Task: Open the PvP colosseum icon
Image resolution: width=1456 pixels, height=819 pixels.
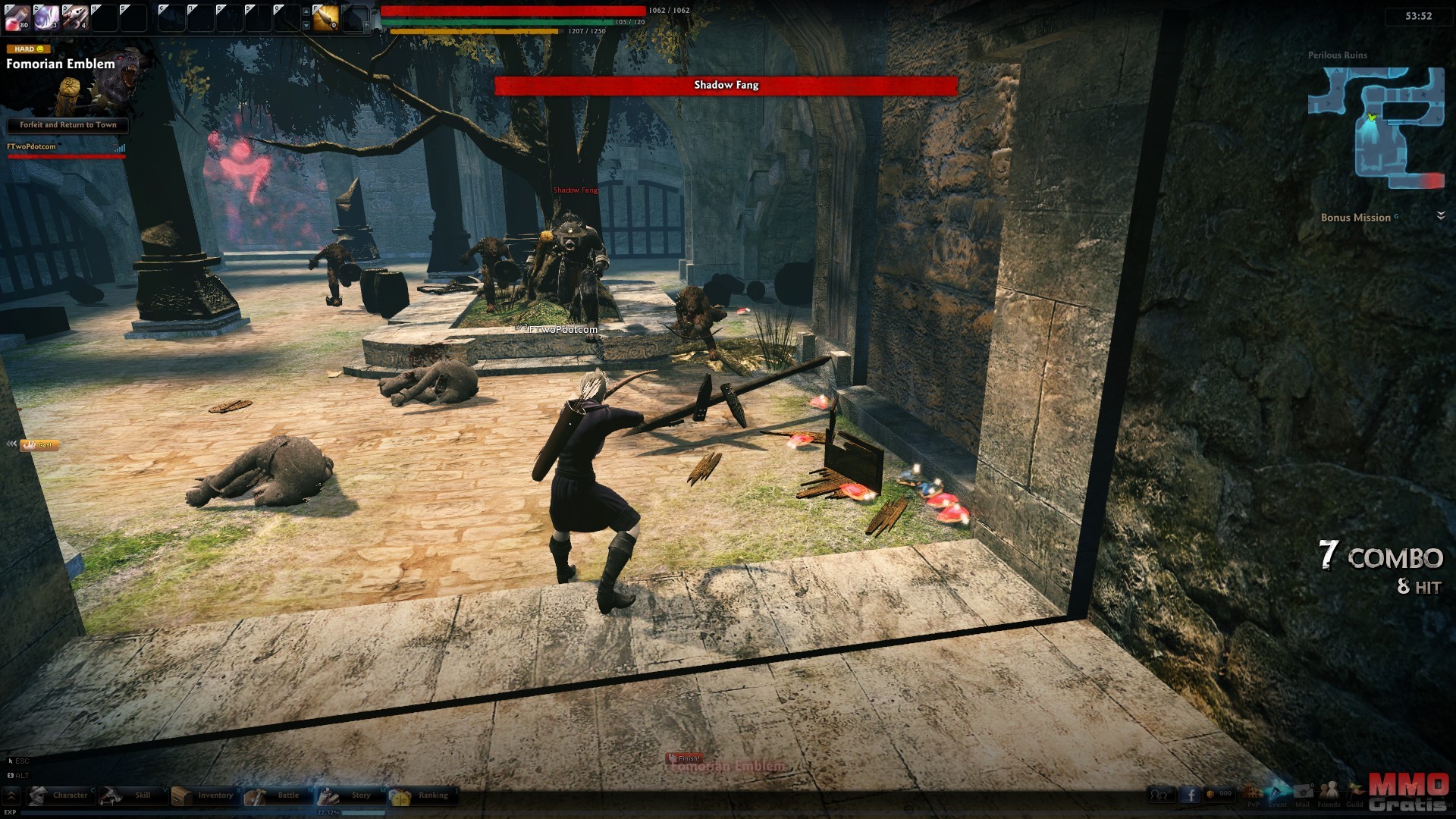Action: coord(1253,792)
